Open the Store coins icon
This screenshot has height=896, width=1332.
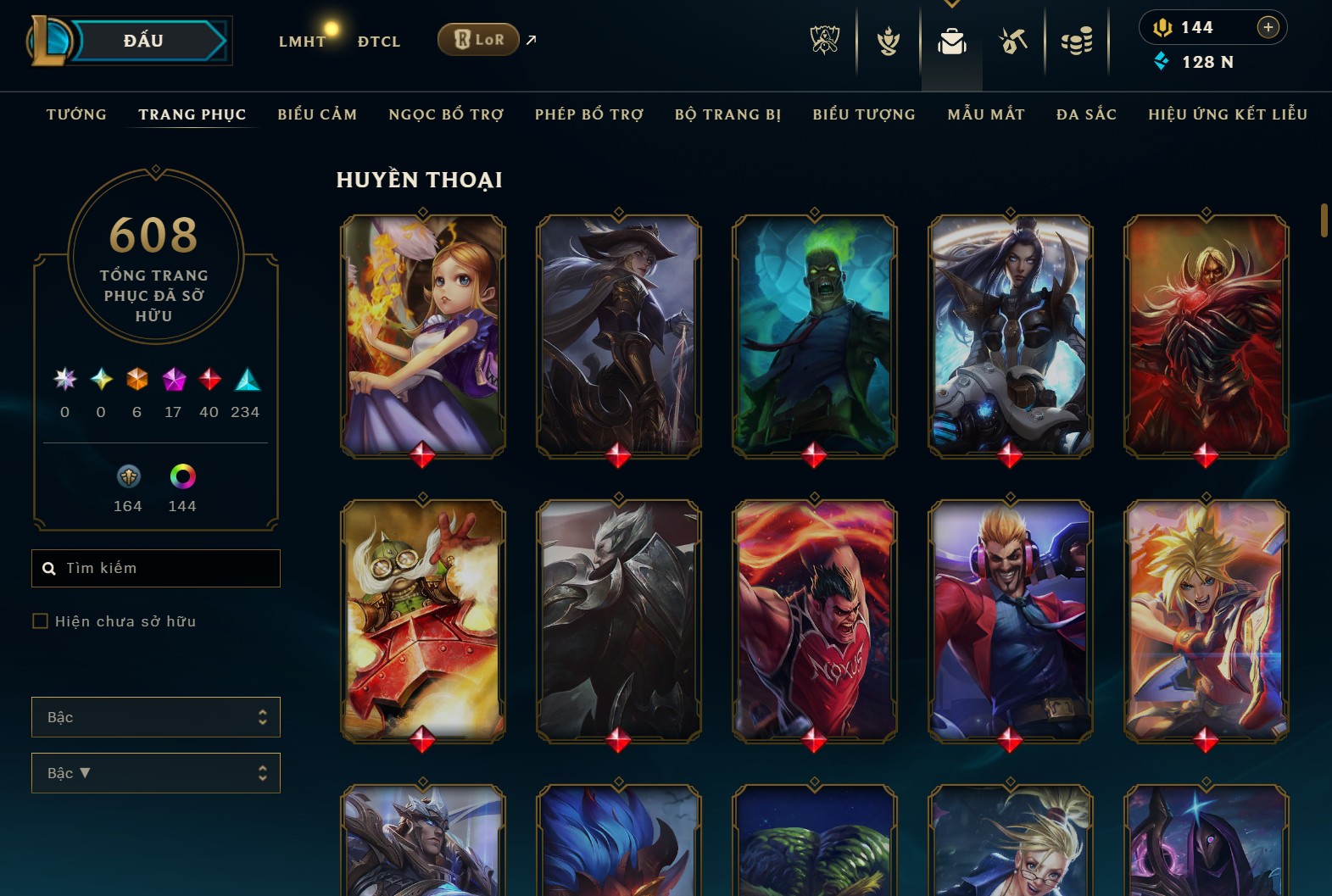(1077, 39)
